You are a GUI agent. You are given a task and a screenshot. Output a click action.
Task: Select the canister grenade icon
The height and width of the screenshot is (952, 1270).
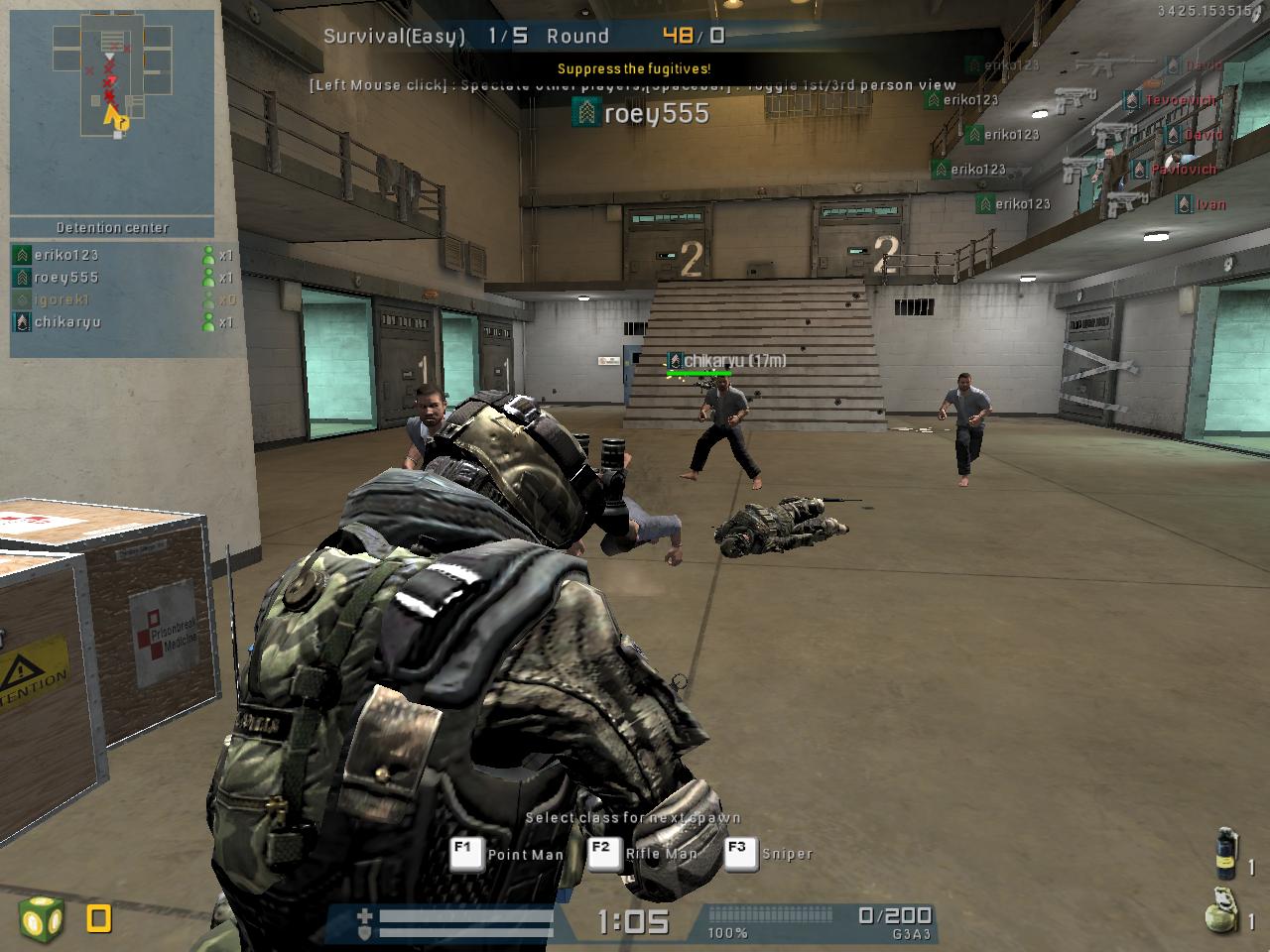(1227, 853)
